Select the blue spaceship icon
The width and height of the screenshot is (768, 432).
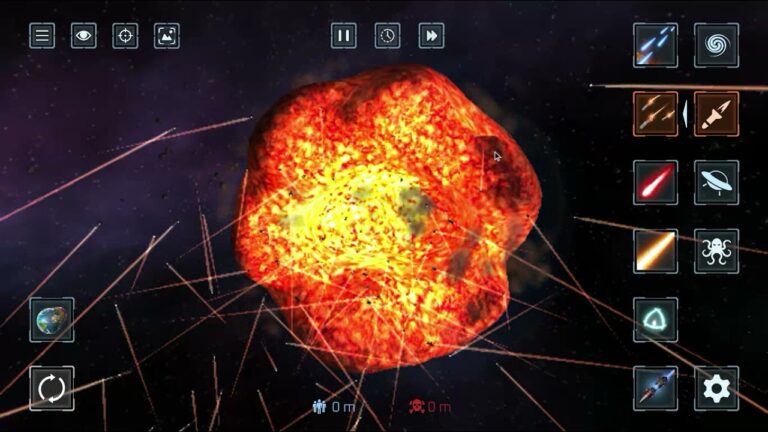pyautogui.click(x=655, y=388)
